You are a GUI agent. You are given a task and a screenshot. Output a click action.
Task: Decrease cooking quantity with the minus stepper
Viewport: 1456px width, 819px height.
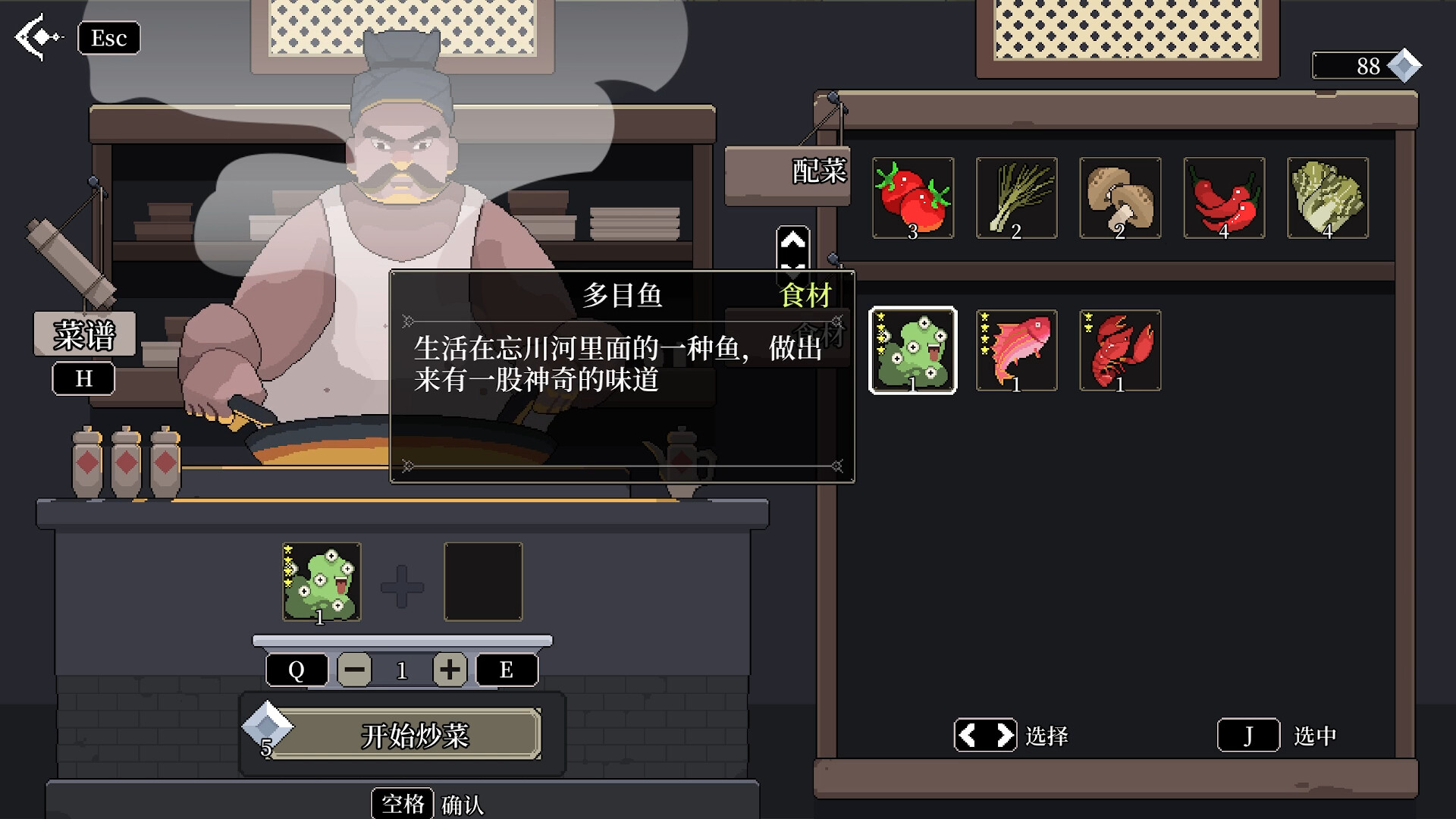click(x=355, y=669)
